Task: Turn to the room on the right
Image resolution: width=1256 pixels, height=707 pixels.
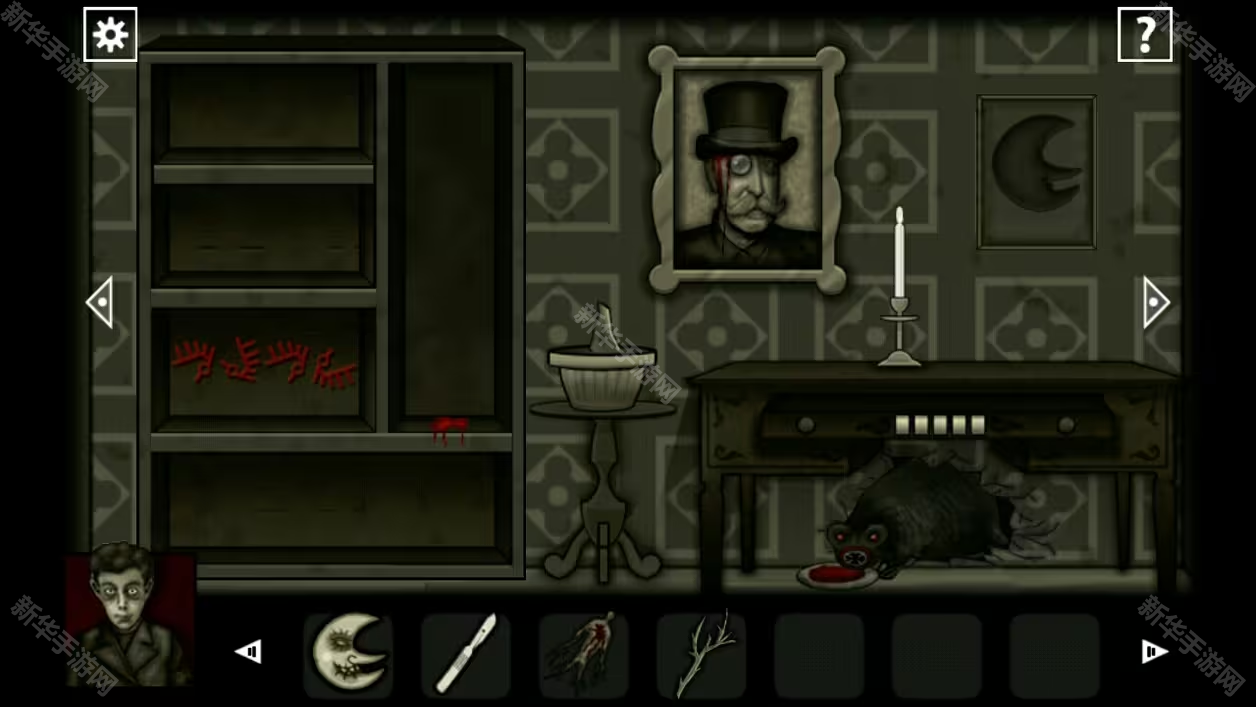Action: (1155, 302)
